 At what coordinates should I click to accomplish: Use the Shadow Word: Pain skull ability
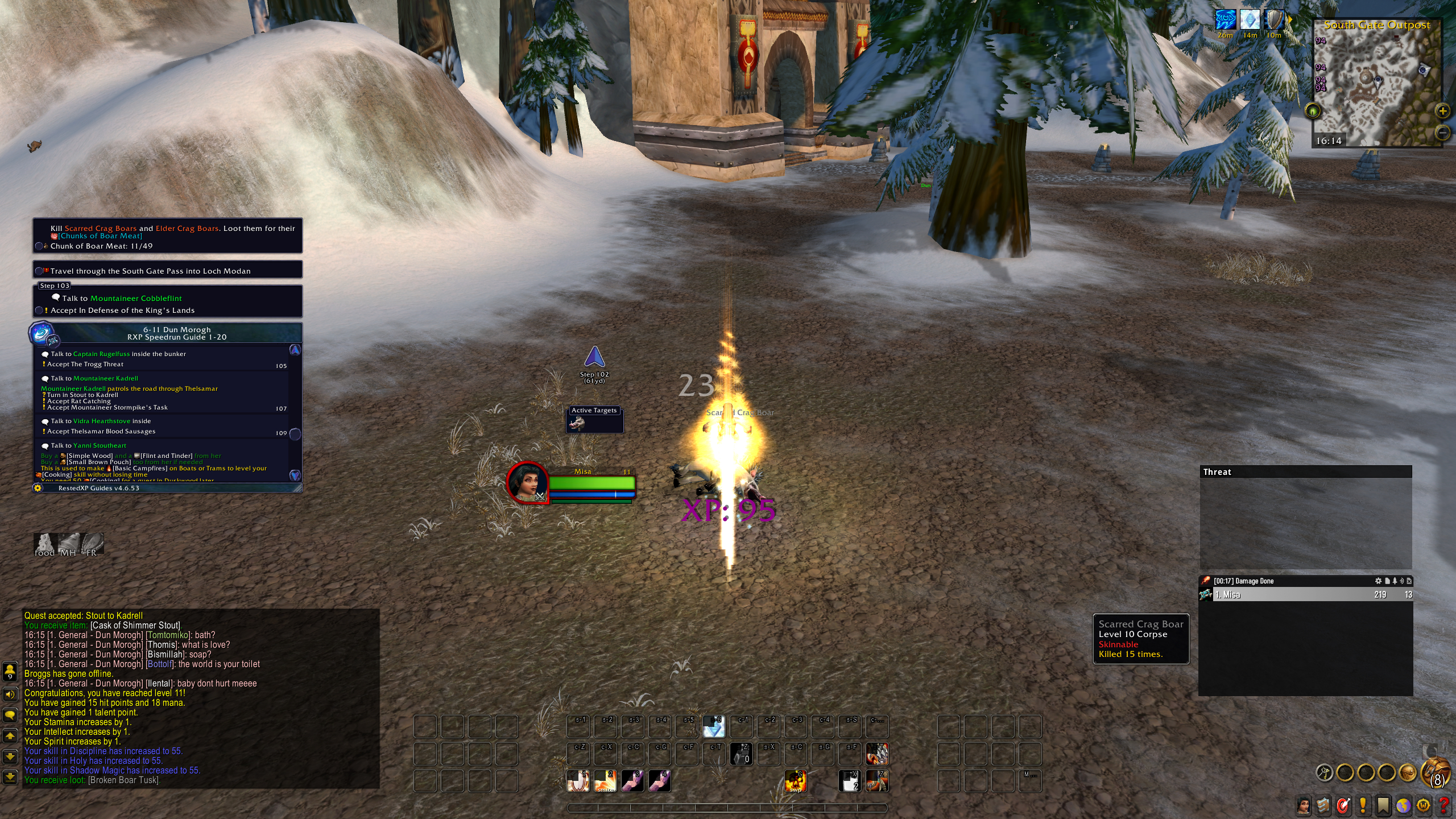coord(795,781)
